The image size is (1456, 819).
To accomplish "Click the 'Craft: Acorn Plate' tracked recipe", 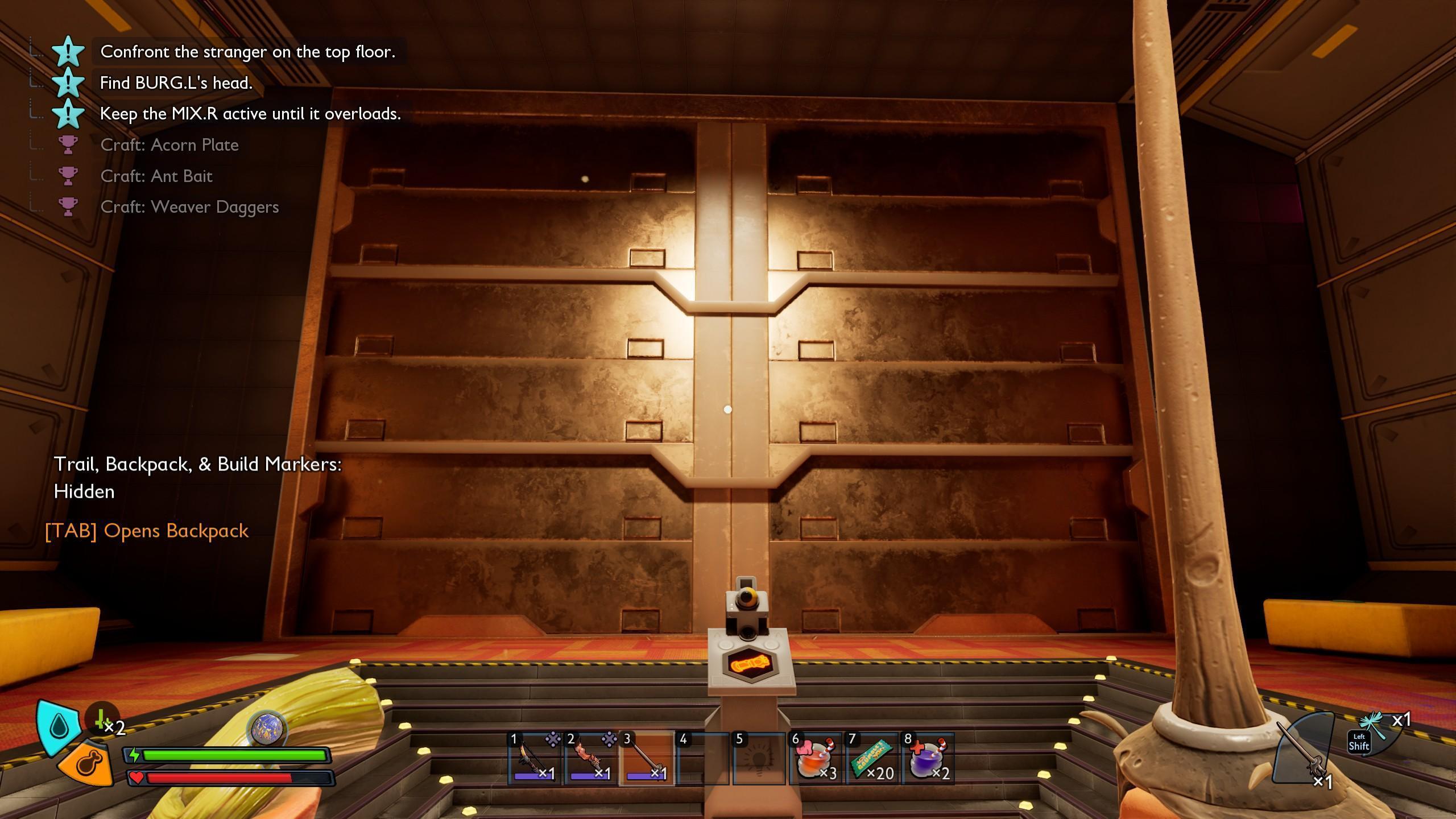I will click(x=169, y=145).
